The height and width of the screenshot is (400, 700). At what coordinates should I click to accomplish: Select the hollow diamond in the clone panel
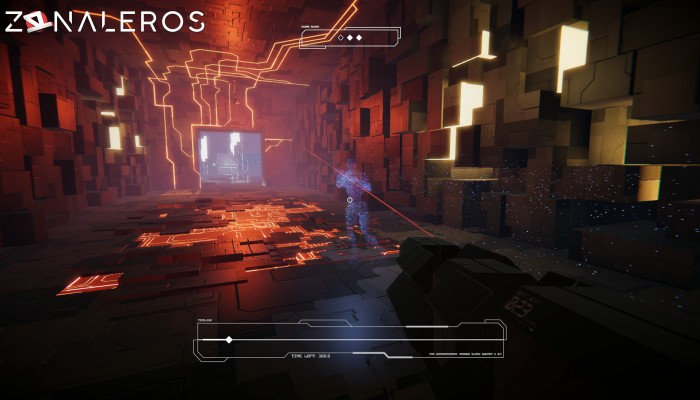(x=340, y=38)
